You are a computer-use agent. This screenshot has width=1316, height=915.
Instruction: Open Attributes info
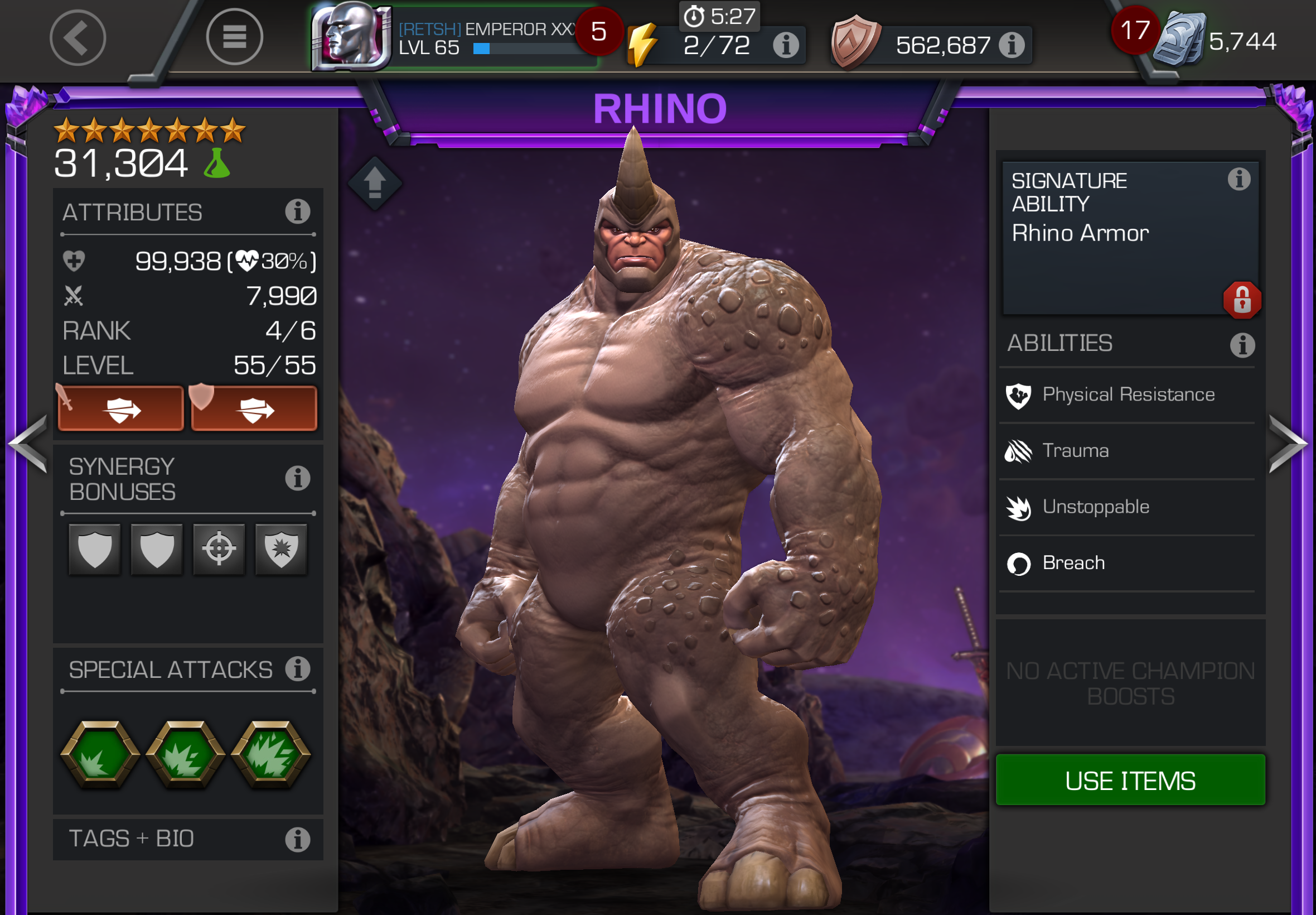tap(297, 211)
